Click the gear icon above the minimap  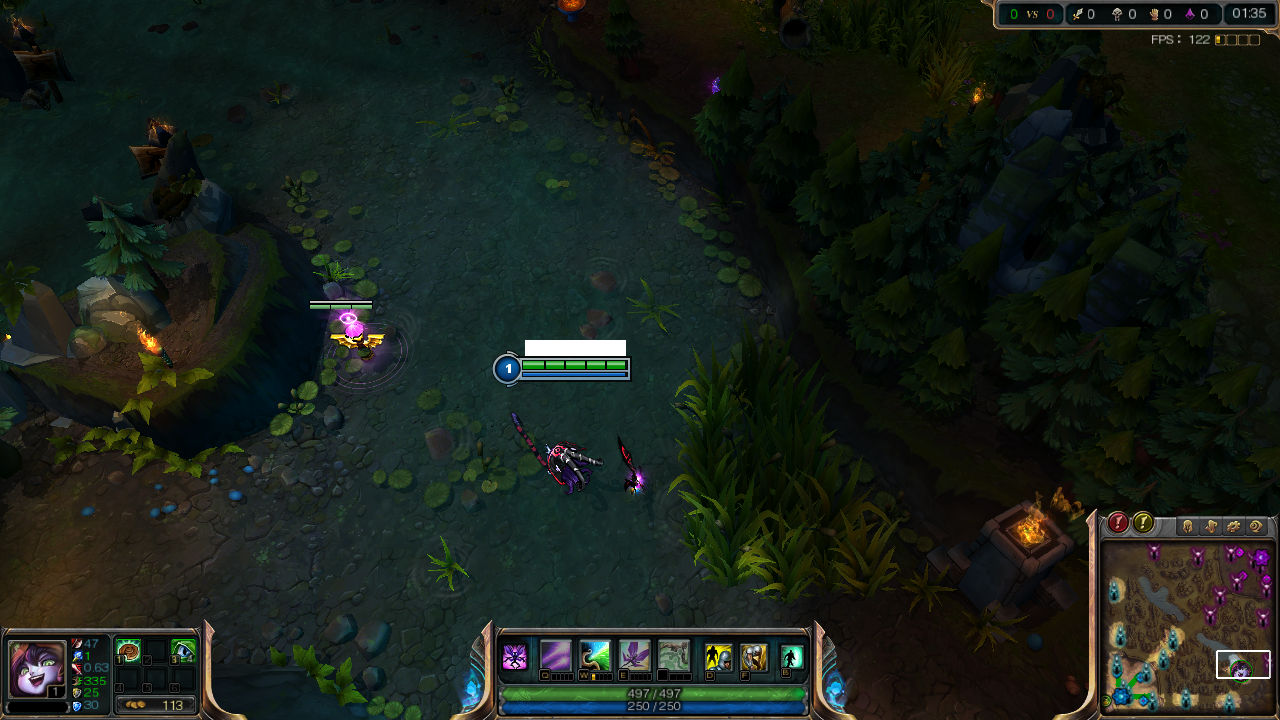[x=1234, y=526]
